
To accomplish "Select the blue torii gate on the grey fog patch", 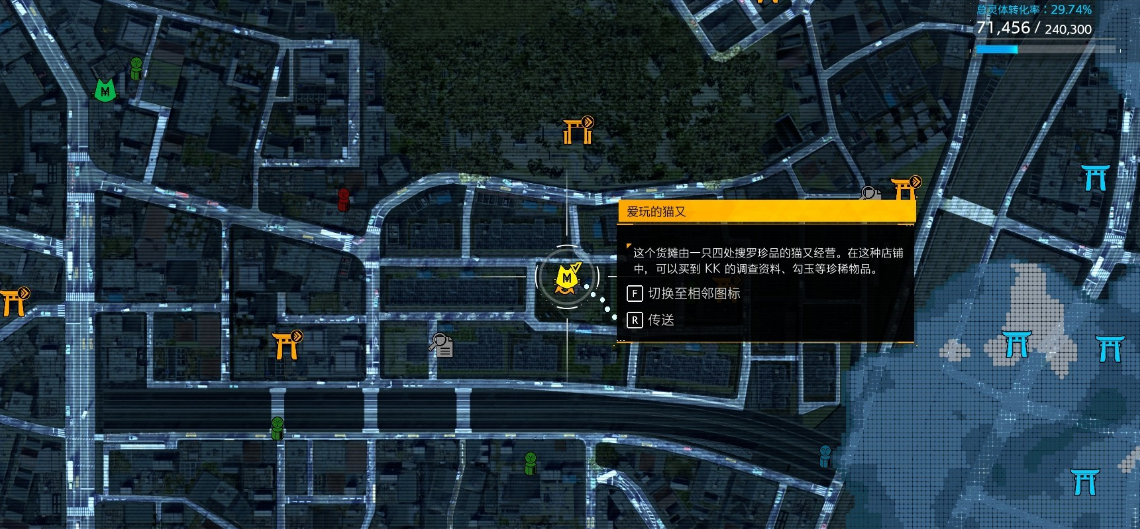I will pos(1017,345).
